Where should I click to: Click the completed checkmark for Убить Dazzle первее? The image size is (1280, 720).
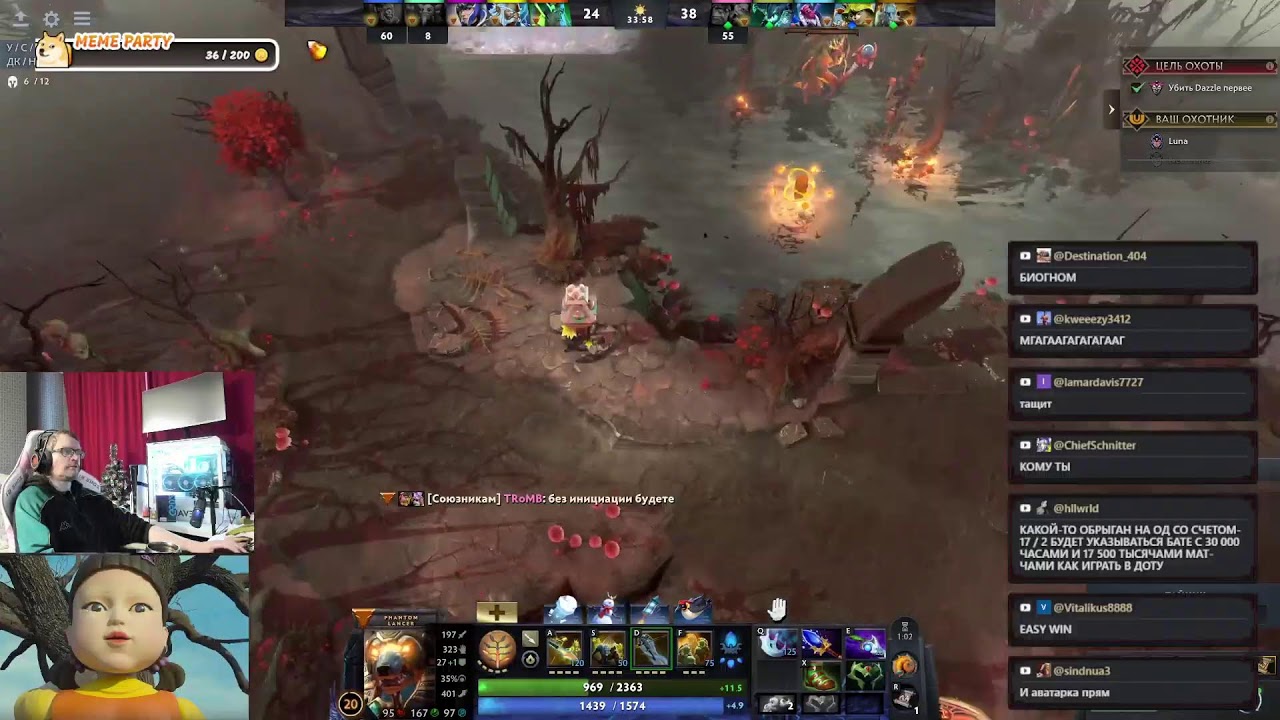1137,87
